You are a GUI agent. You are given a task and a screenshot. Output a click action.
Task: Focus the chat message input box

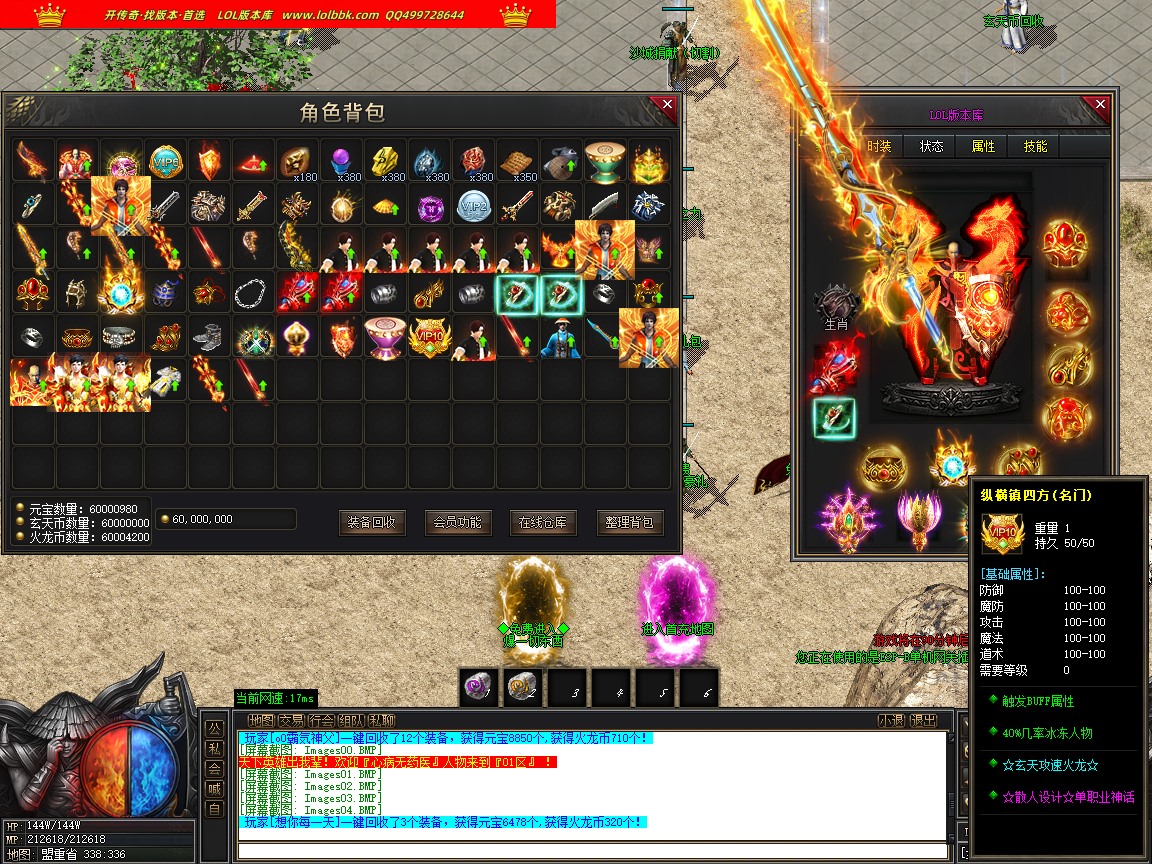[590, 851]
